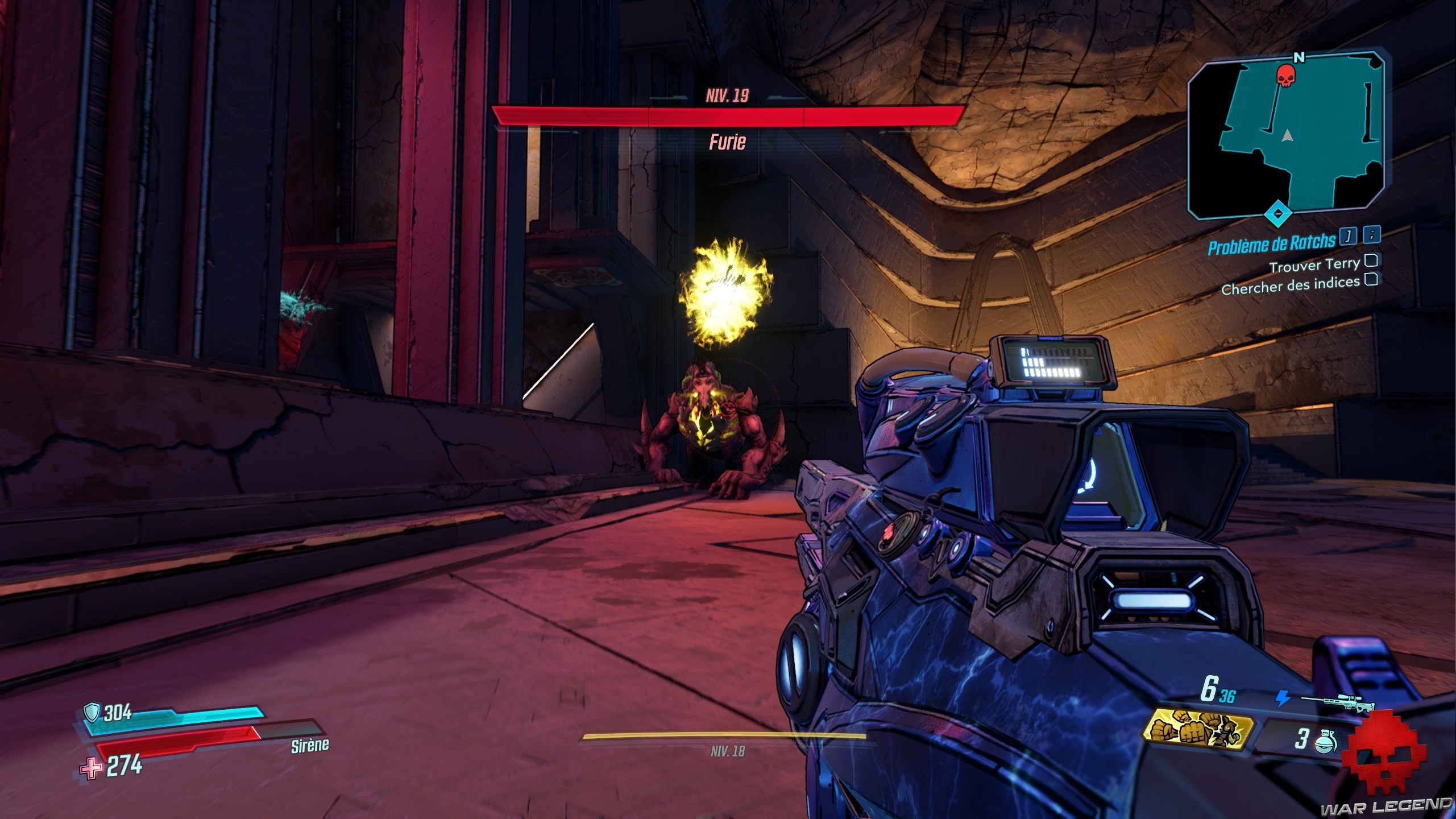Toggle the Chercher des indices objective checkbox
This screenshot has height=819, width=1456.
coord(1371,279)
